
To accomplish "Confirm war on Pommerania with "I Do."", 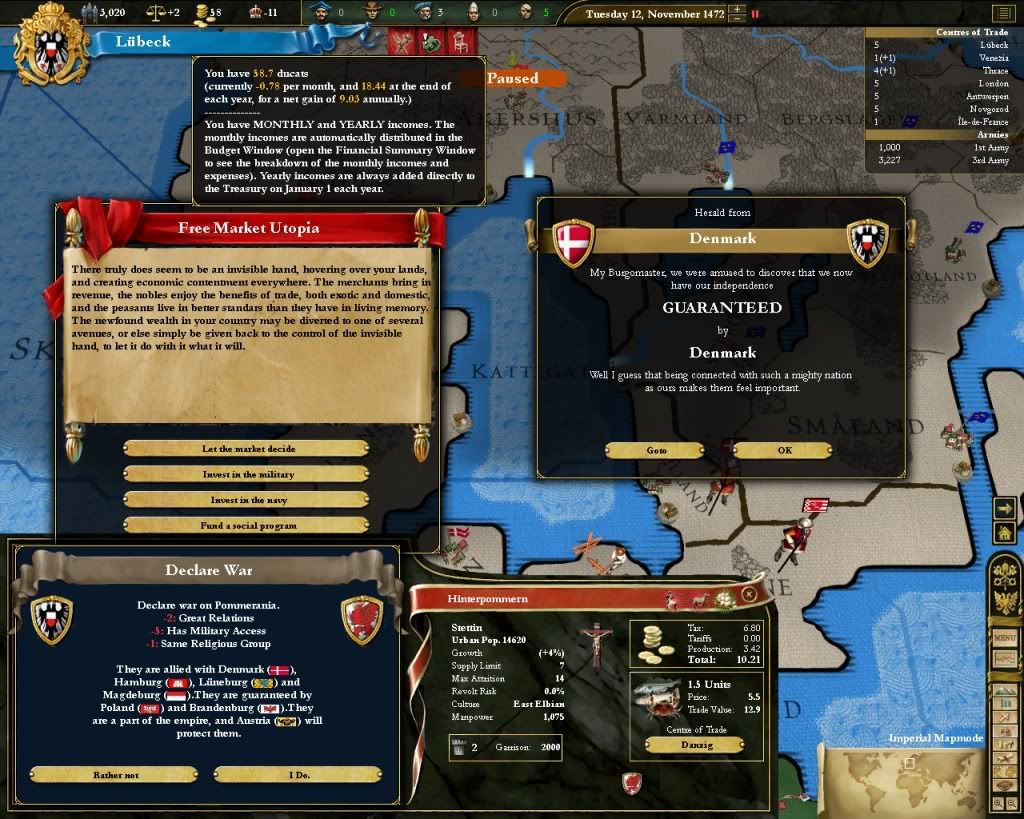I will (298, 774).
